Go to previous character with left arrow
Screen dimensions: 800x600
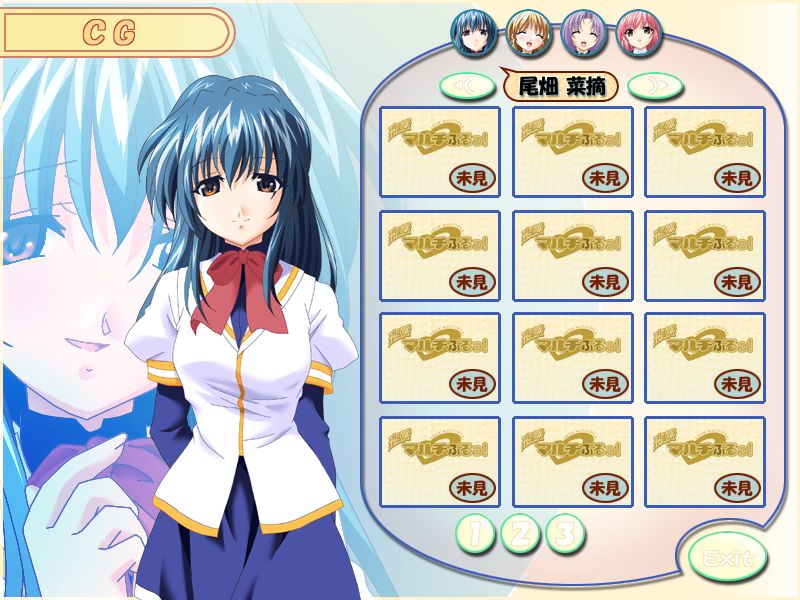click(x=468, y=86)
